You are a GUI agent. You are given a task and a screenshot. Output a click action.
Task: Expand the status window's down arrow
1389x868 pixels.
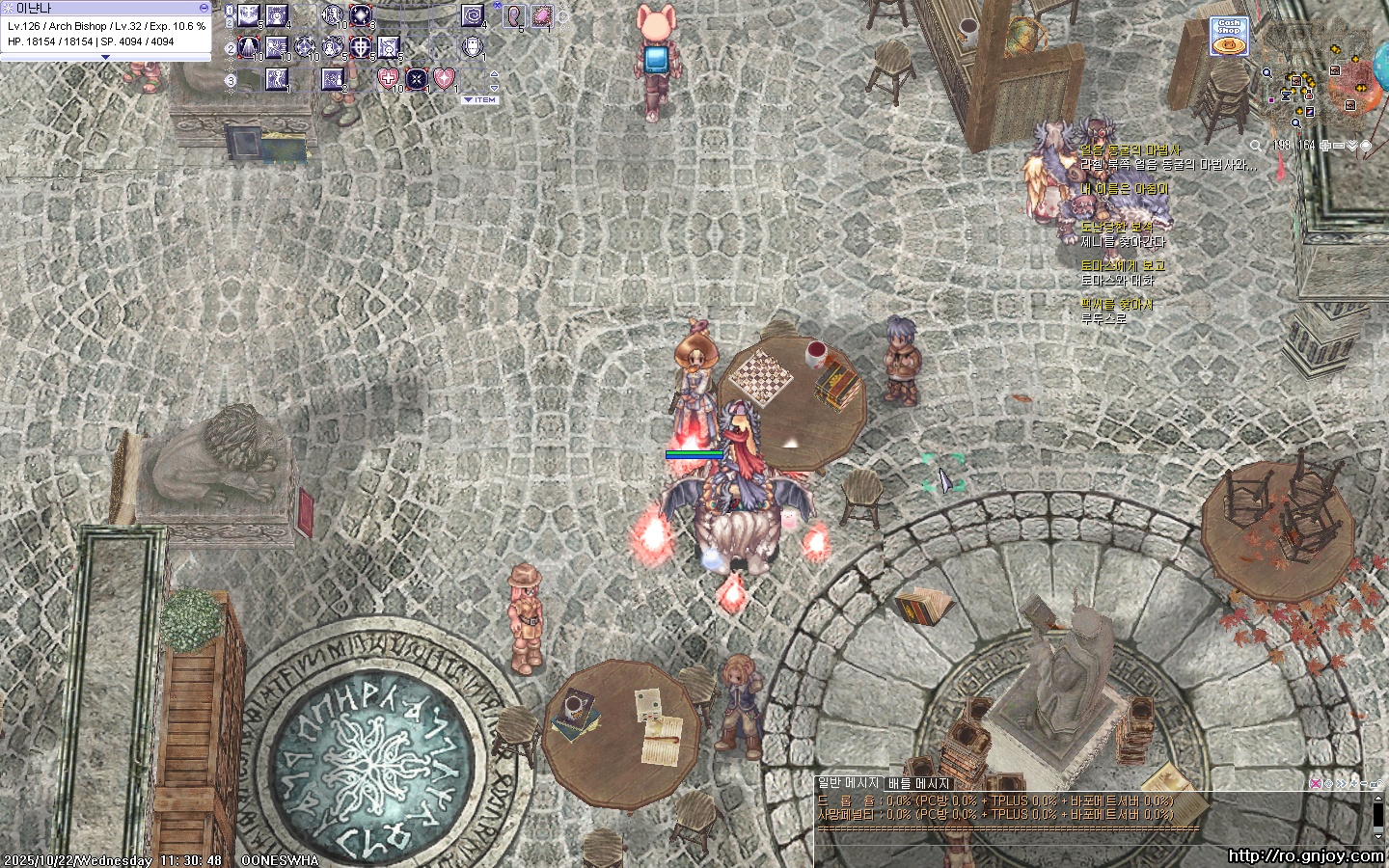coord(105,58)
